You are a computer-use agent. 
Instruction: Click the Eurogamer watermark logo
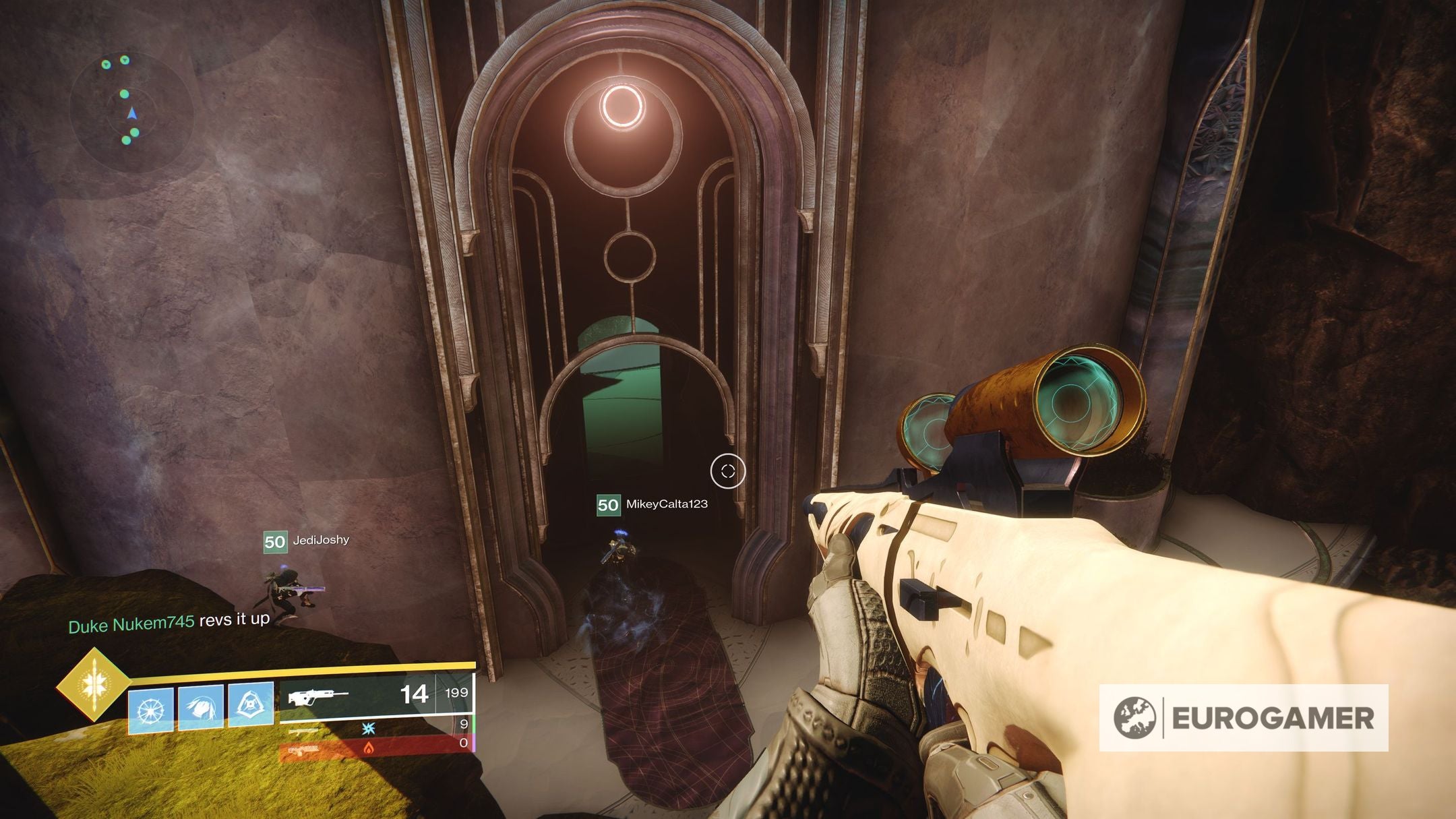click(x=1243, y=718)
